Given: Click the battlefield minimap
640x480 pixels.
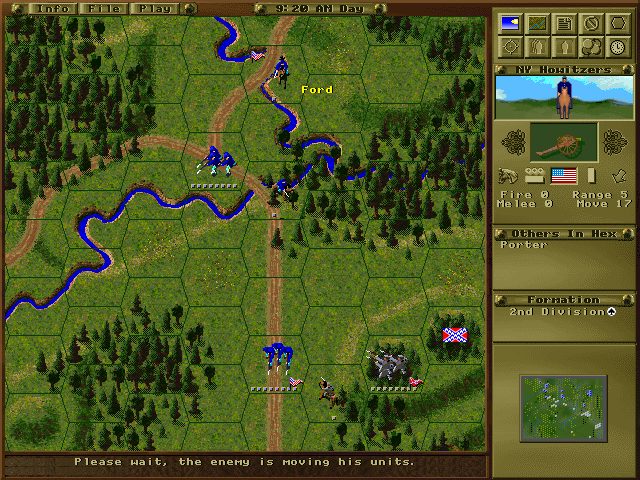Looking at the screenshot, I should 563,409.
